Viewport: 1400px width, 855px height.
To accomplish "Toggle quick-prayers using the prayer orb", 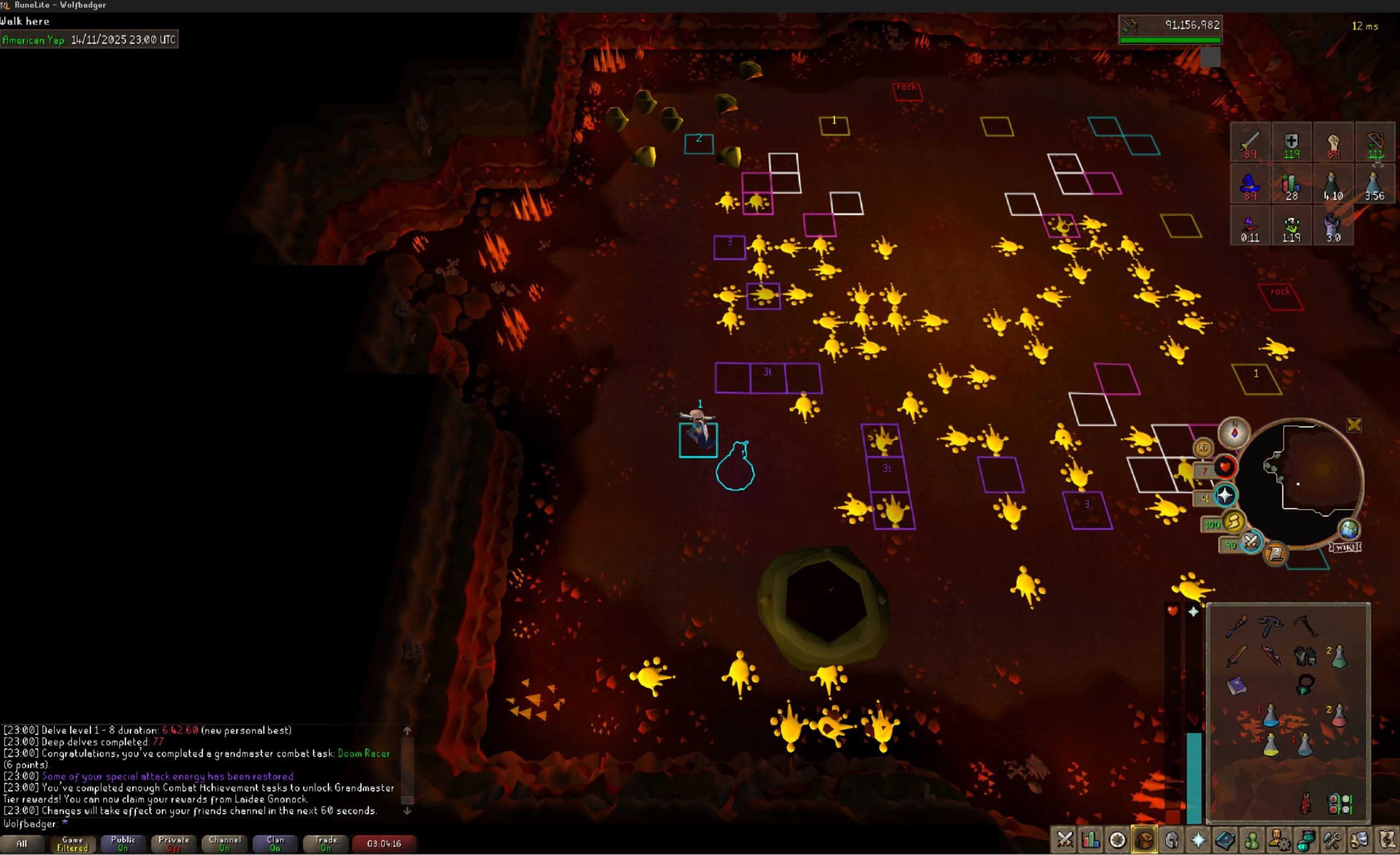I will pyautogui.click(x=1225, y=496).
